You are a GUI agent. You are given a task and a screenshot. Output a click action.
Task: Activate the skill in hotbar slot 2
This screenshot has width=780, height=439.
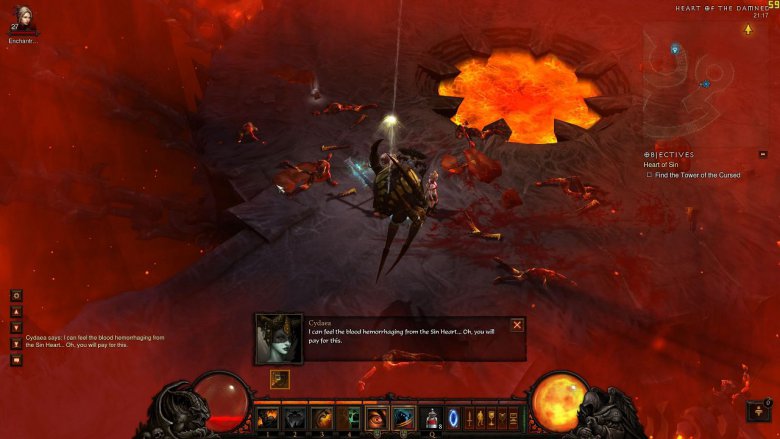pyautogui.click(x=295, y=418)
